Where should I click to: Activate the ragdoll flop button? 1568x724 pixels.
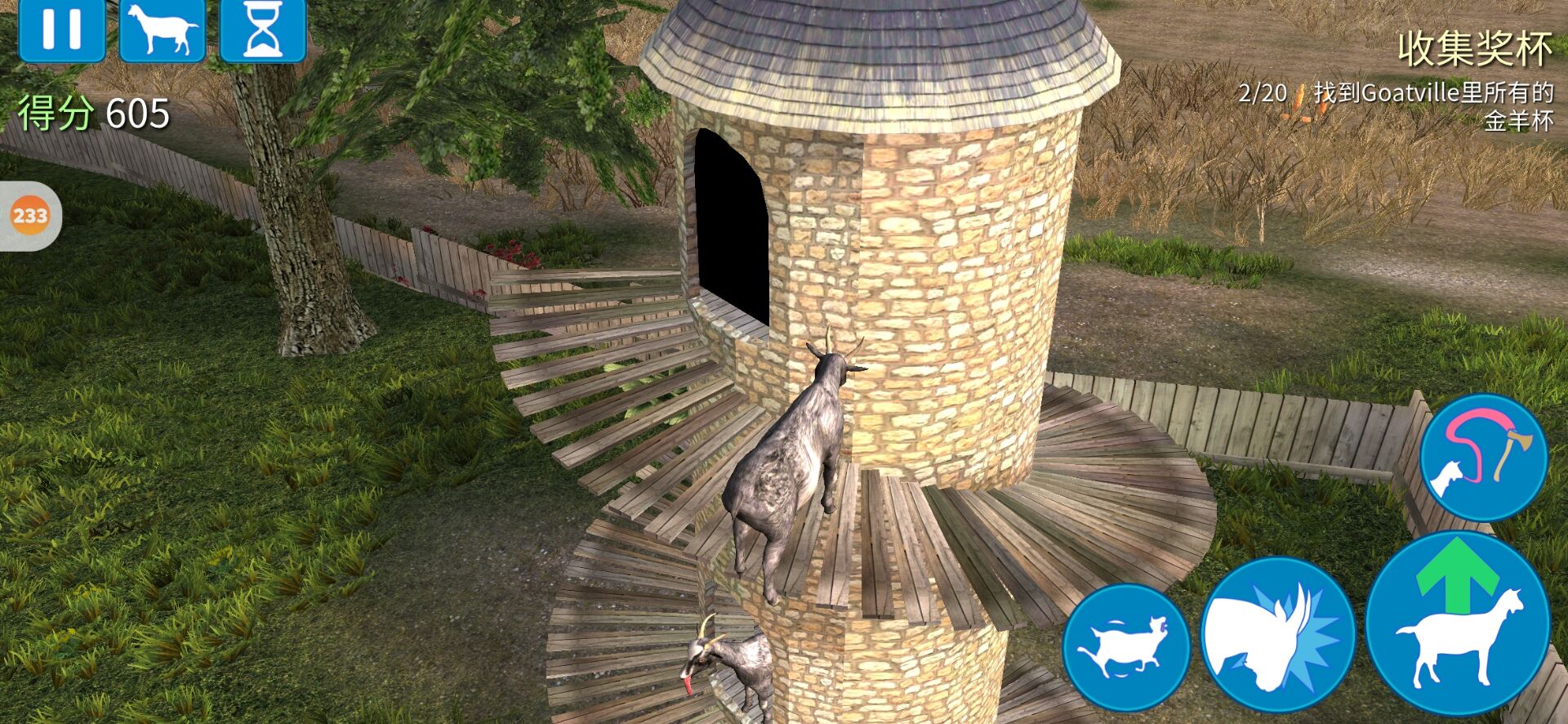[1125, 647]
